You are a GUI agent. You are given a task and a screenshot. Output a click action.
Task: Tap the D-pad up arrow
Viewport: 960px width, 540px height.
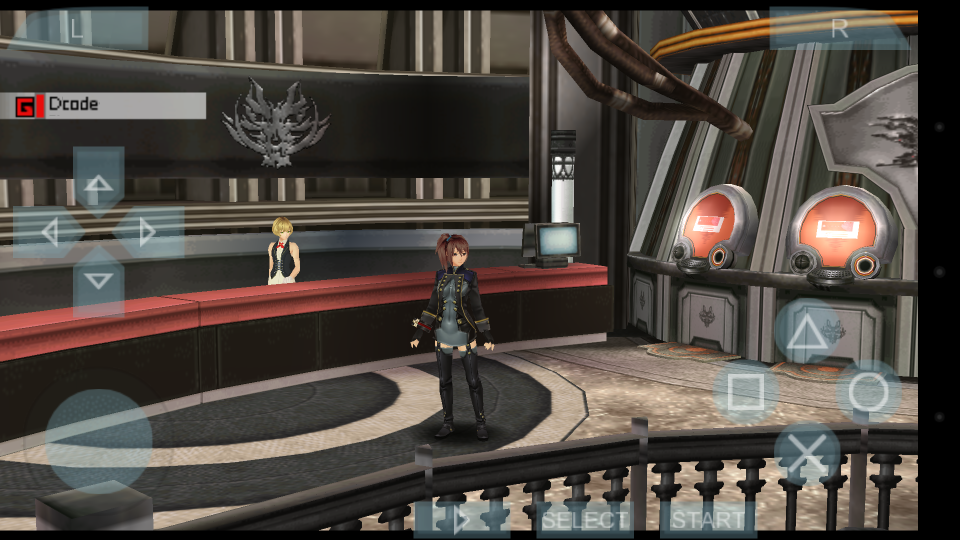pyautogui.click(x=98, y=183)
